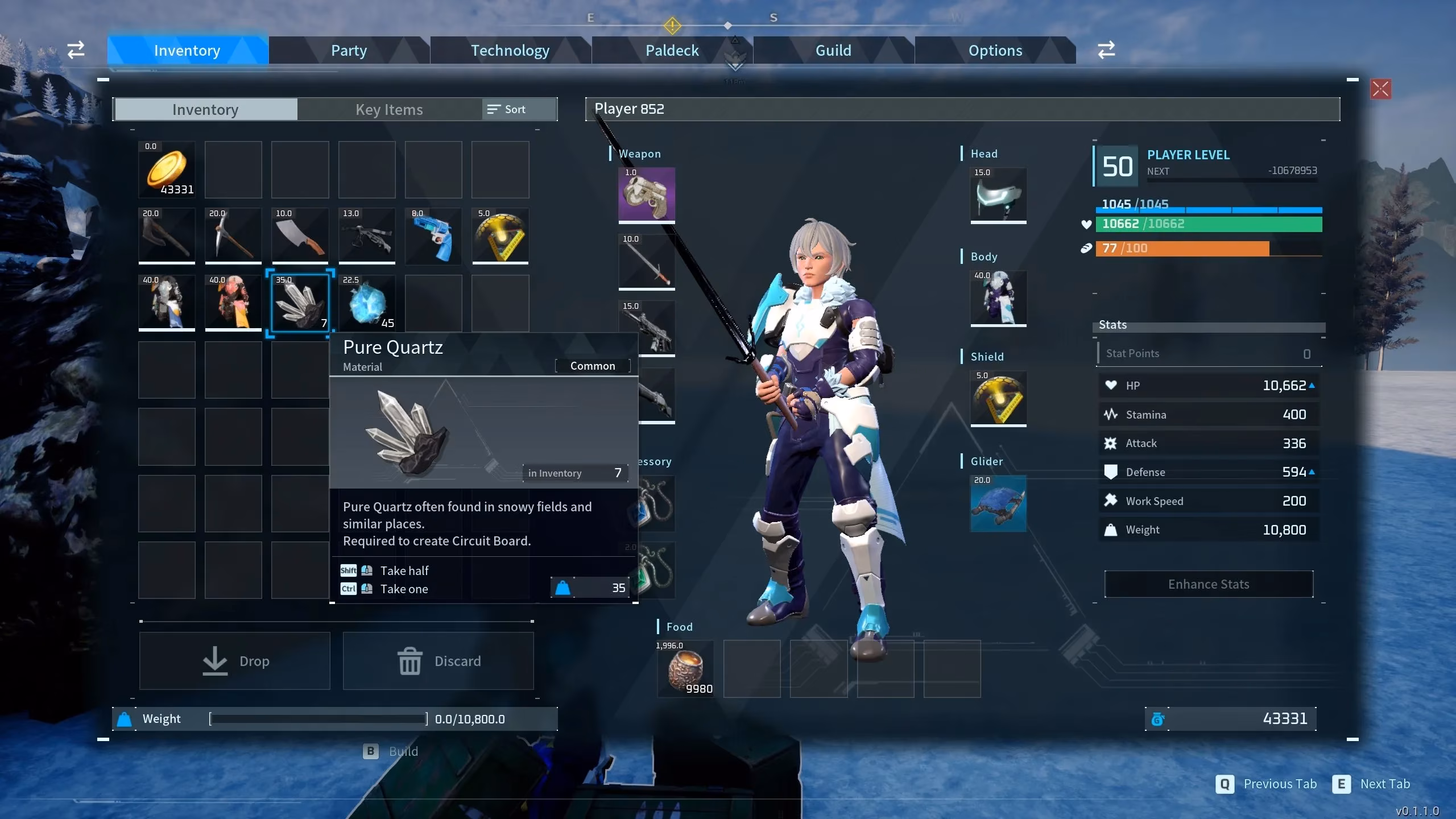1456x819 pixels.
Task: Select the Pure Quartz item in inventory
Action: 300,303
